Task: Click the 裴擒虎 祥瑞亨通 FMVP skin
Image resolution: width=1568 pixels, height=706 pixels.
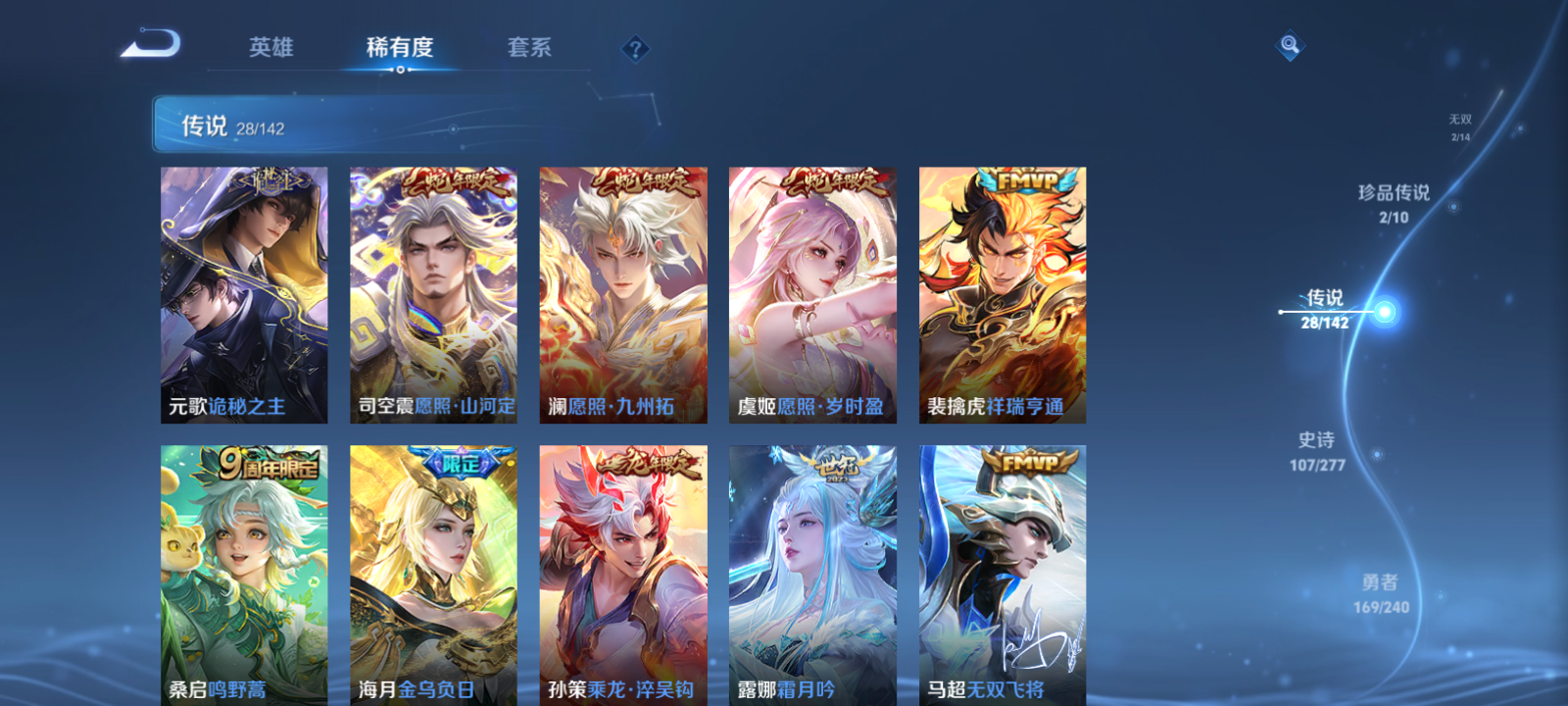Action: 1002,294
